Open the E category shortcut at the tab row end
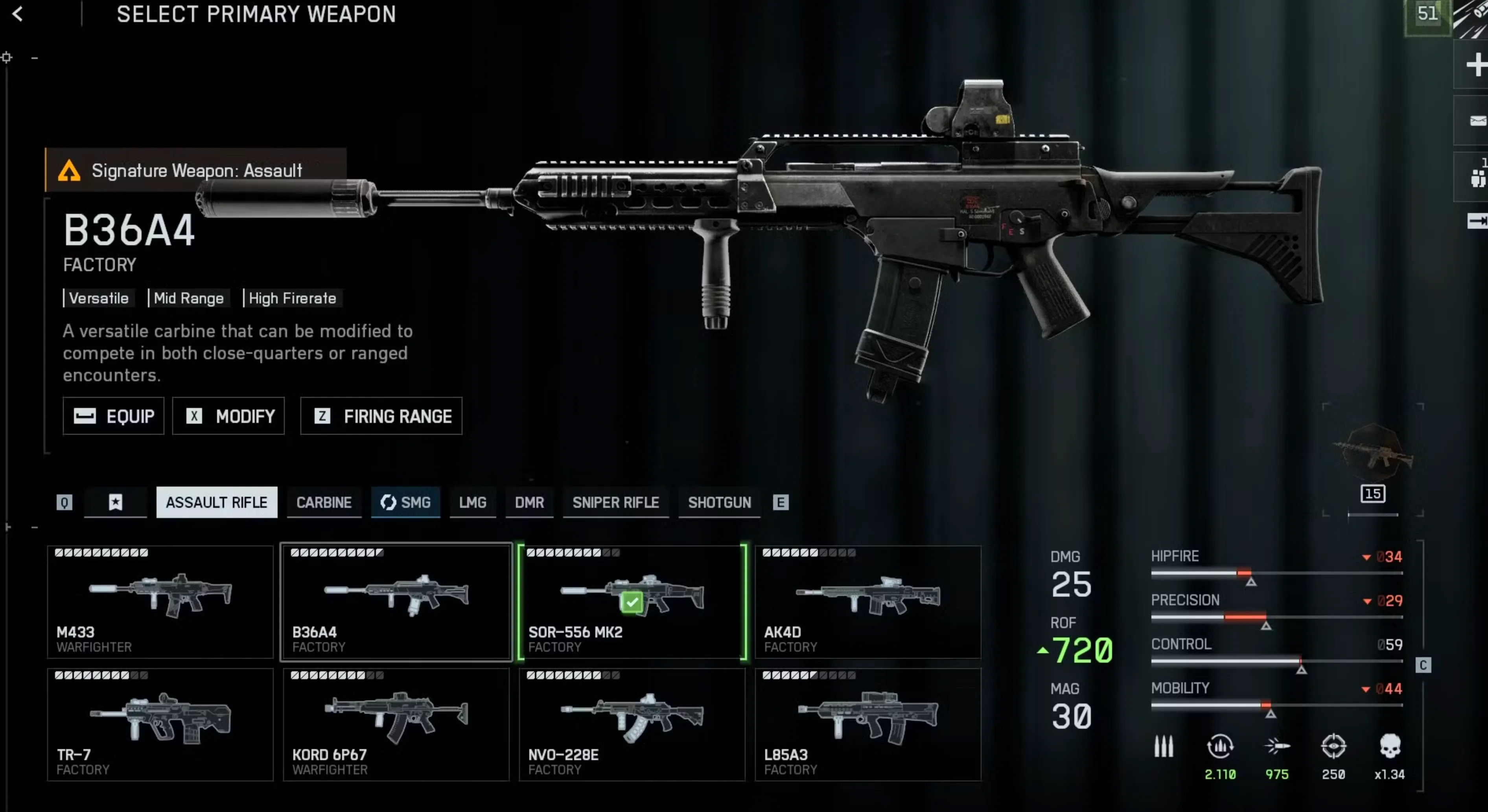1488x812 pixels. (x=781, y=502)
